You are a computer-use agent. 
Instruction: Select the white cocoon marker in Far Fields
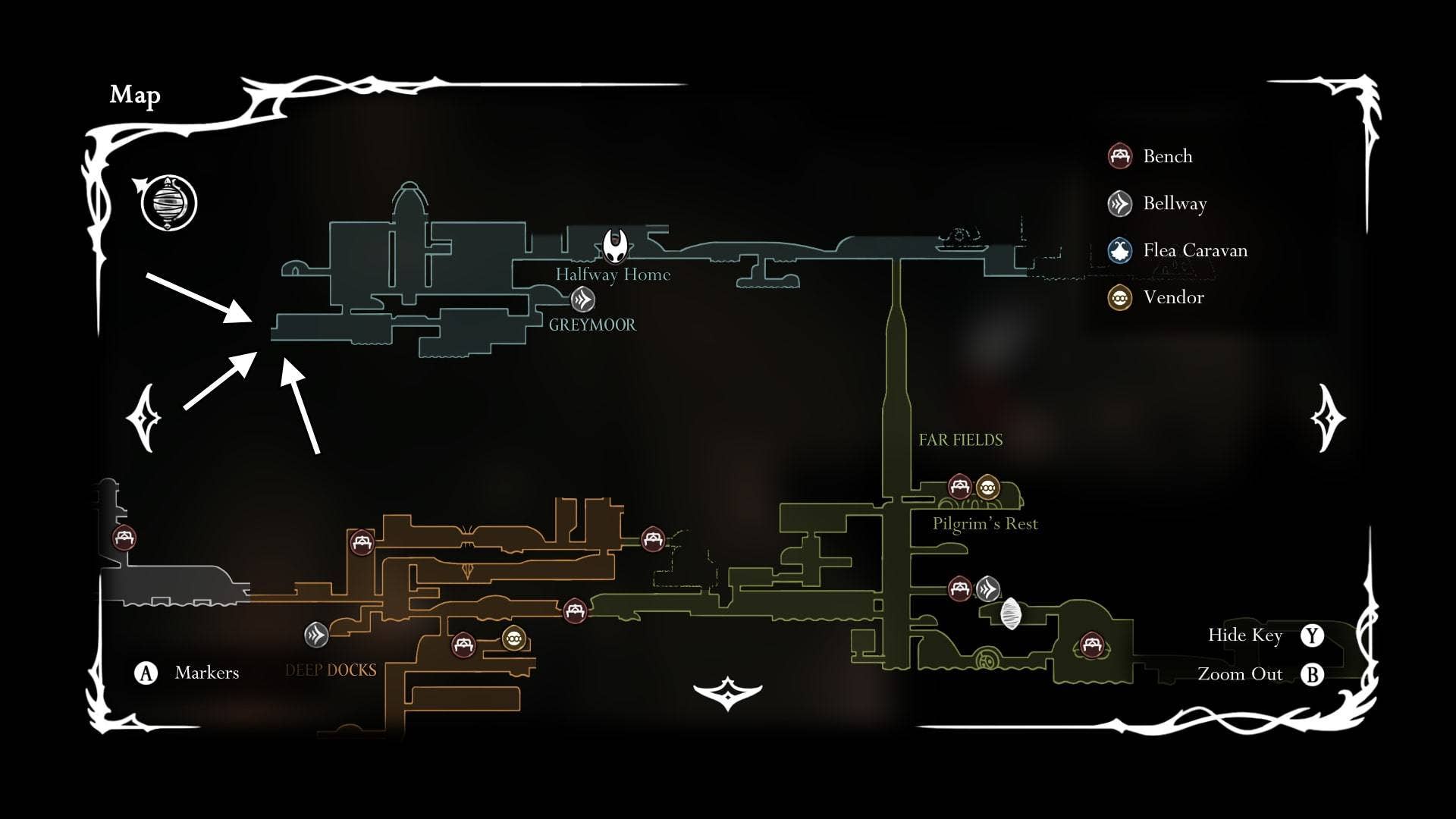[1011, 613]
